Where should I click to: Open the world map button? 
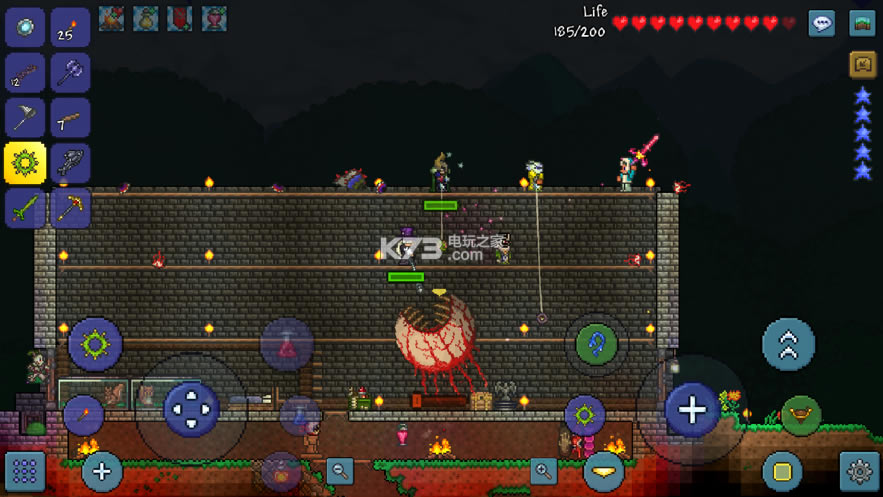coord(862,23)
